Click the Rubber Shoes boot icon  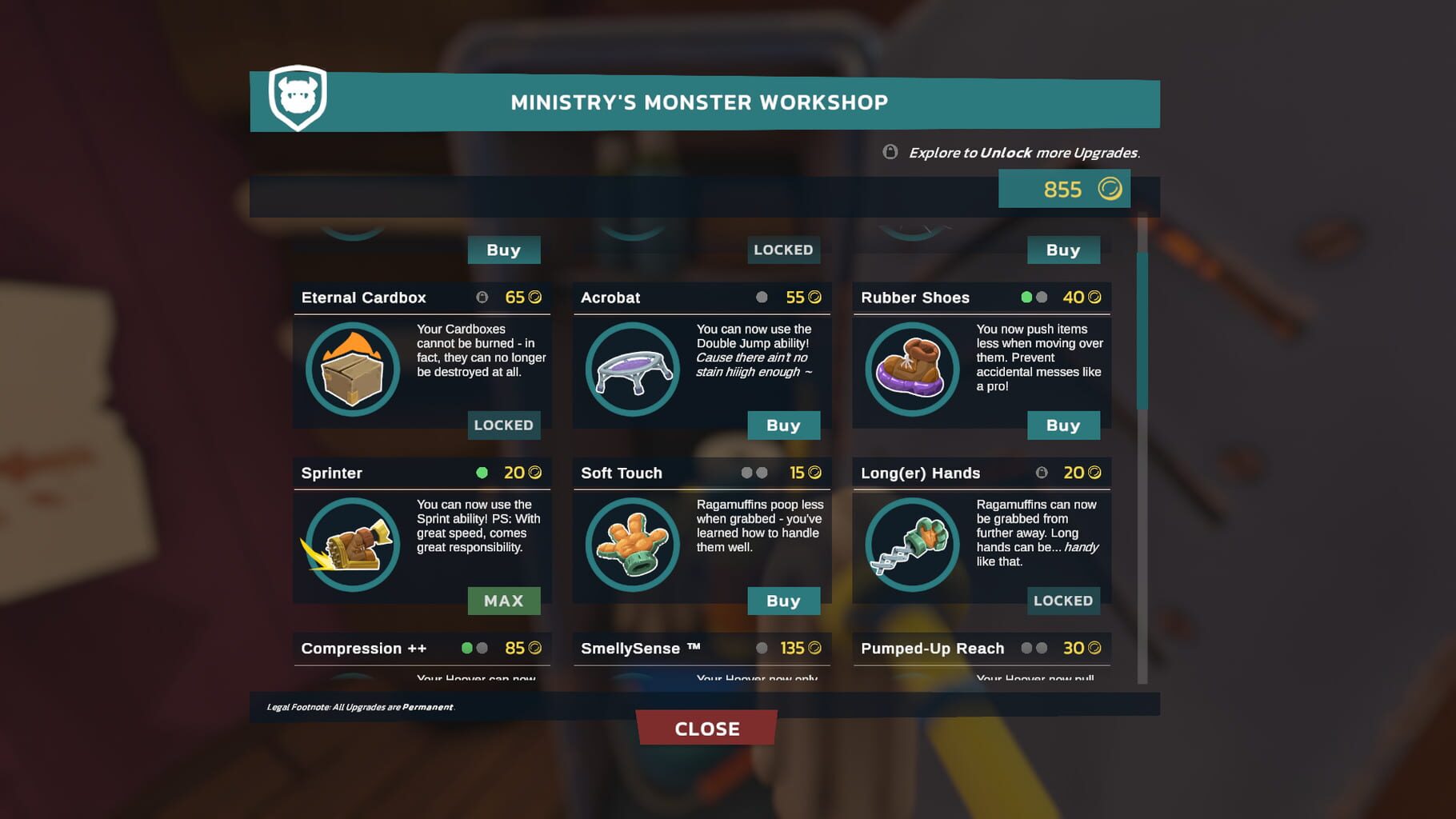click(911, 370)
